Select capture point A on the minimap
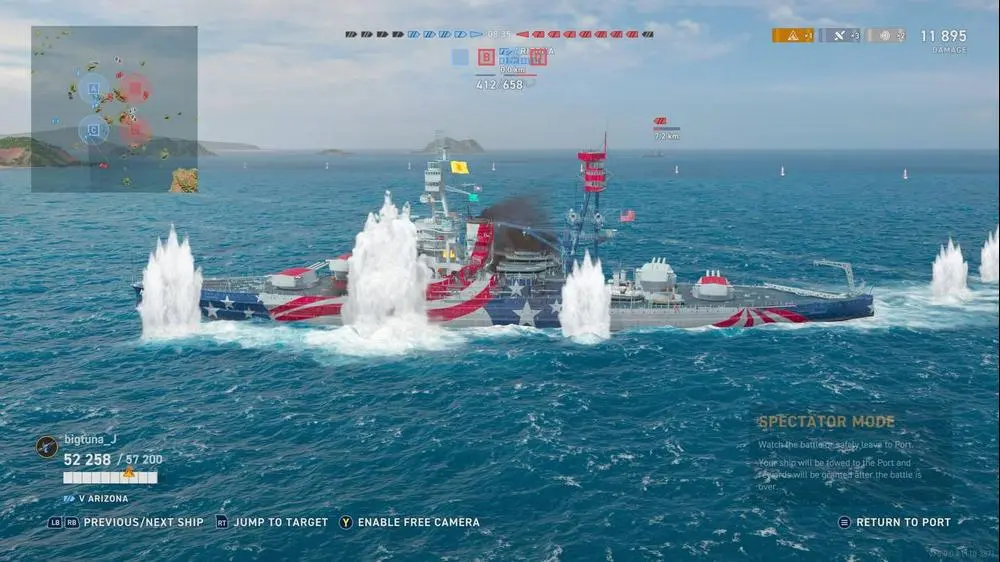This screenshot has width=1000, height=562. click(94, 88)
